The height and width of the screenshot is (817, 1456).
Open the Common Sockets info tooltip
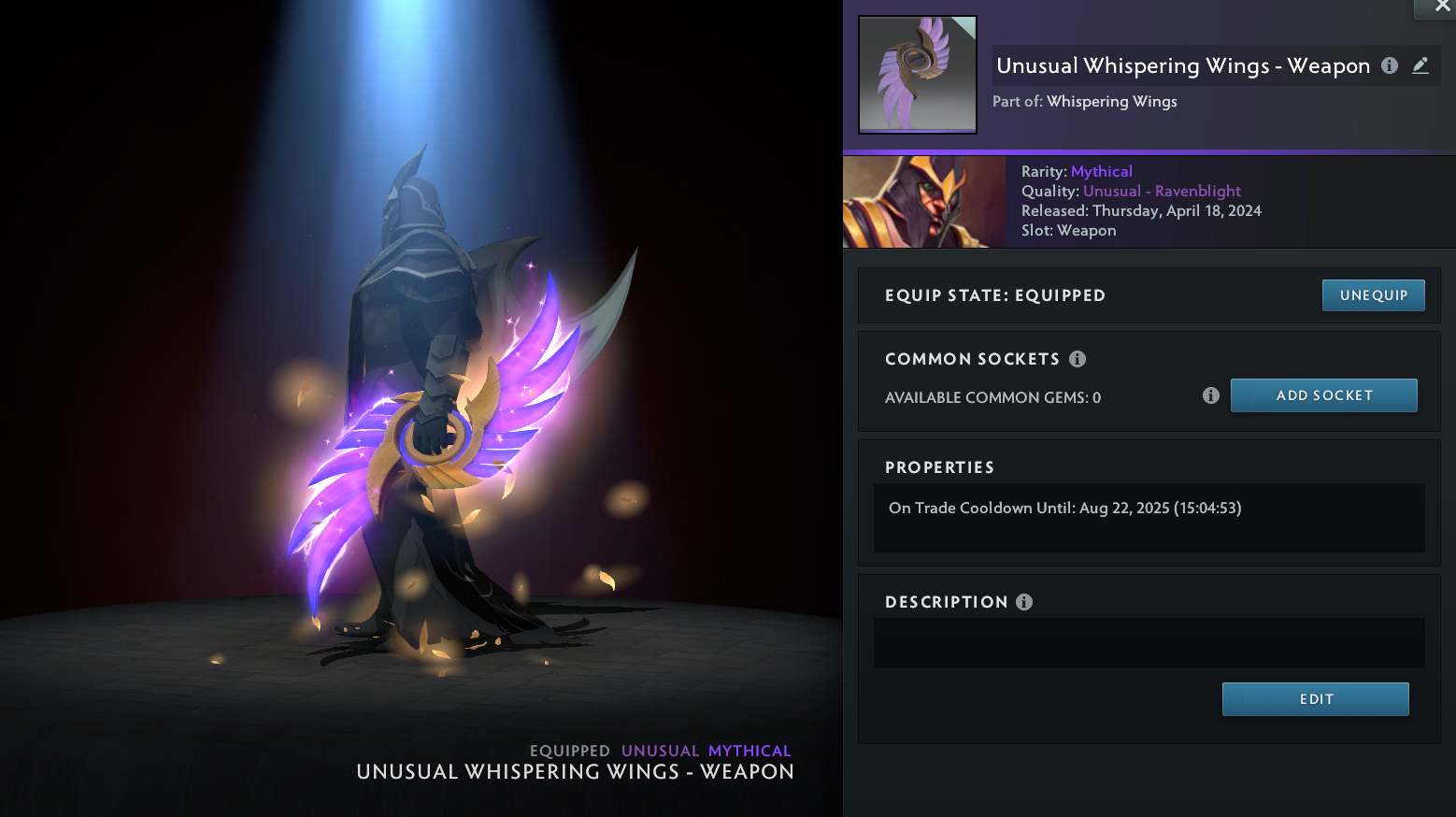coord(1078,359)
